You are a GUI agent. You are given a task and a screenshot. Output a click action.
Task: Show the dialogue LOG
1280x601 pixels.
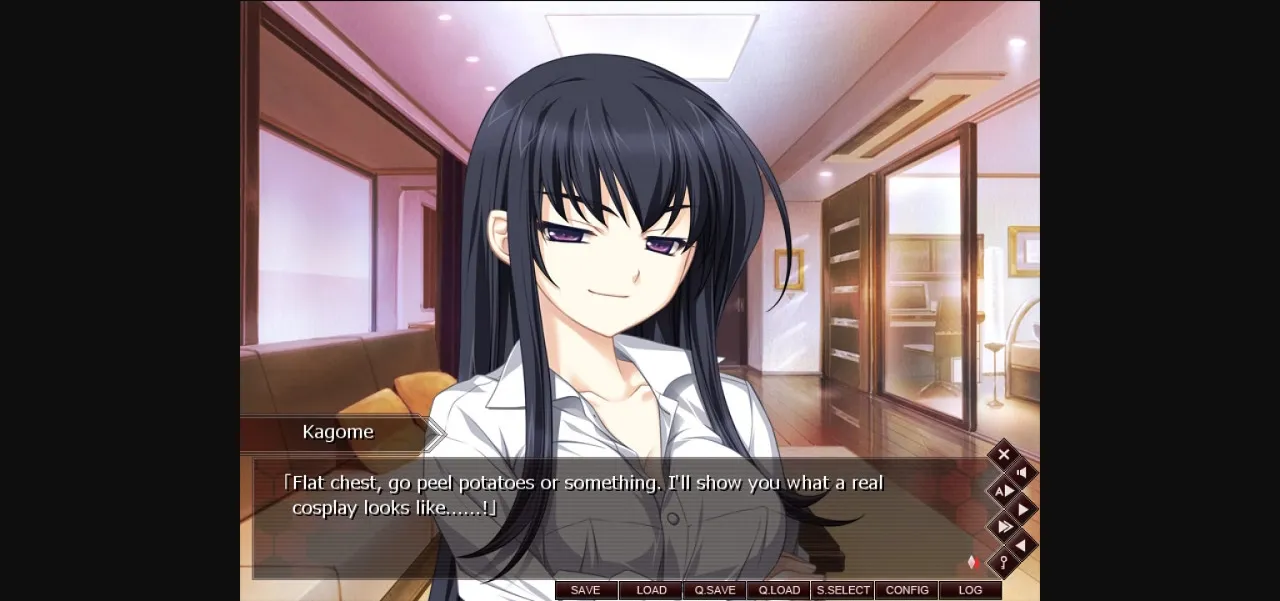970,590
